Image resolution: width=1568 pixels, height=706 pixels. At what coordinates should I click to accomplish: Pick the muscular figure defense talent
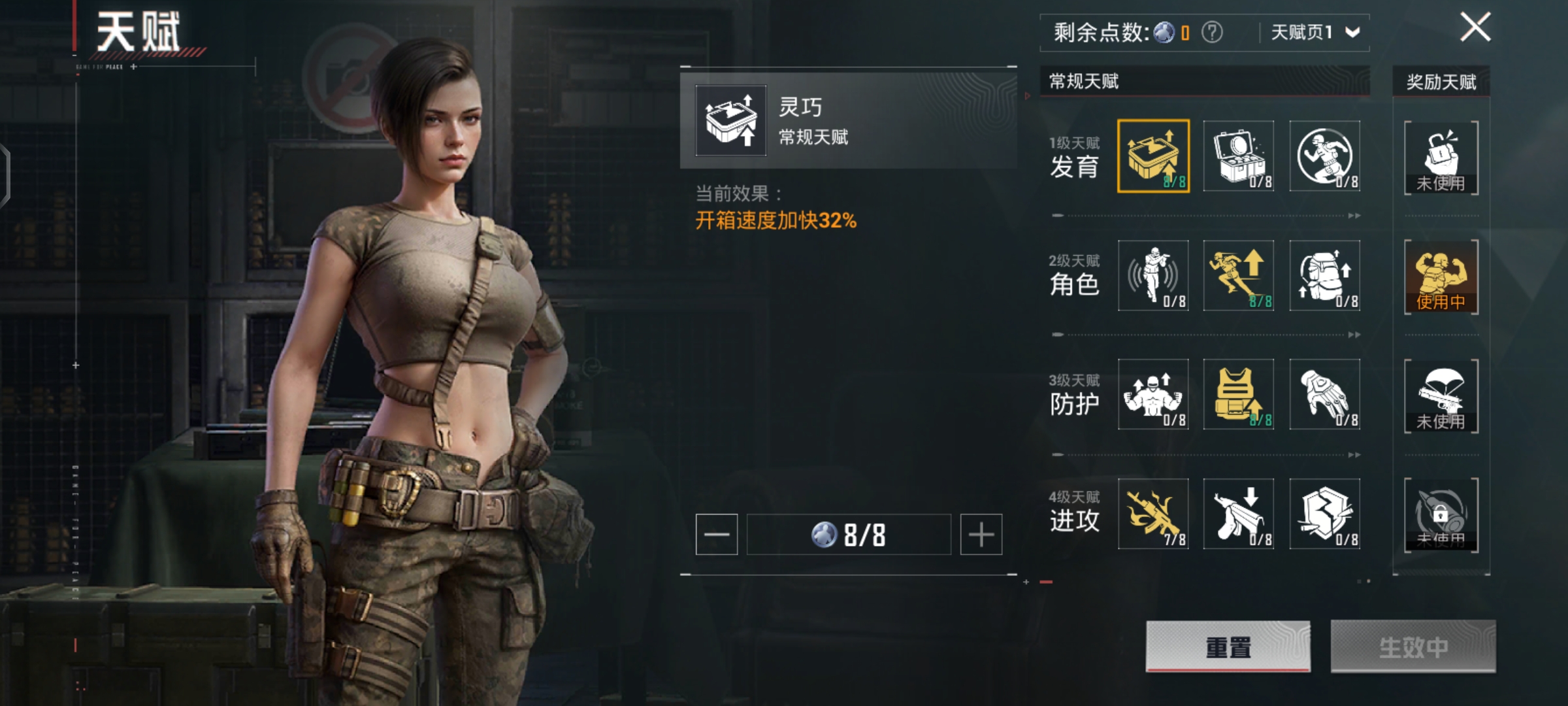click(x=1153, y=394)
